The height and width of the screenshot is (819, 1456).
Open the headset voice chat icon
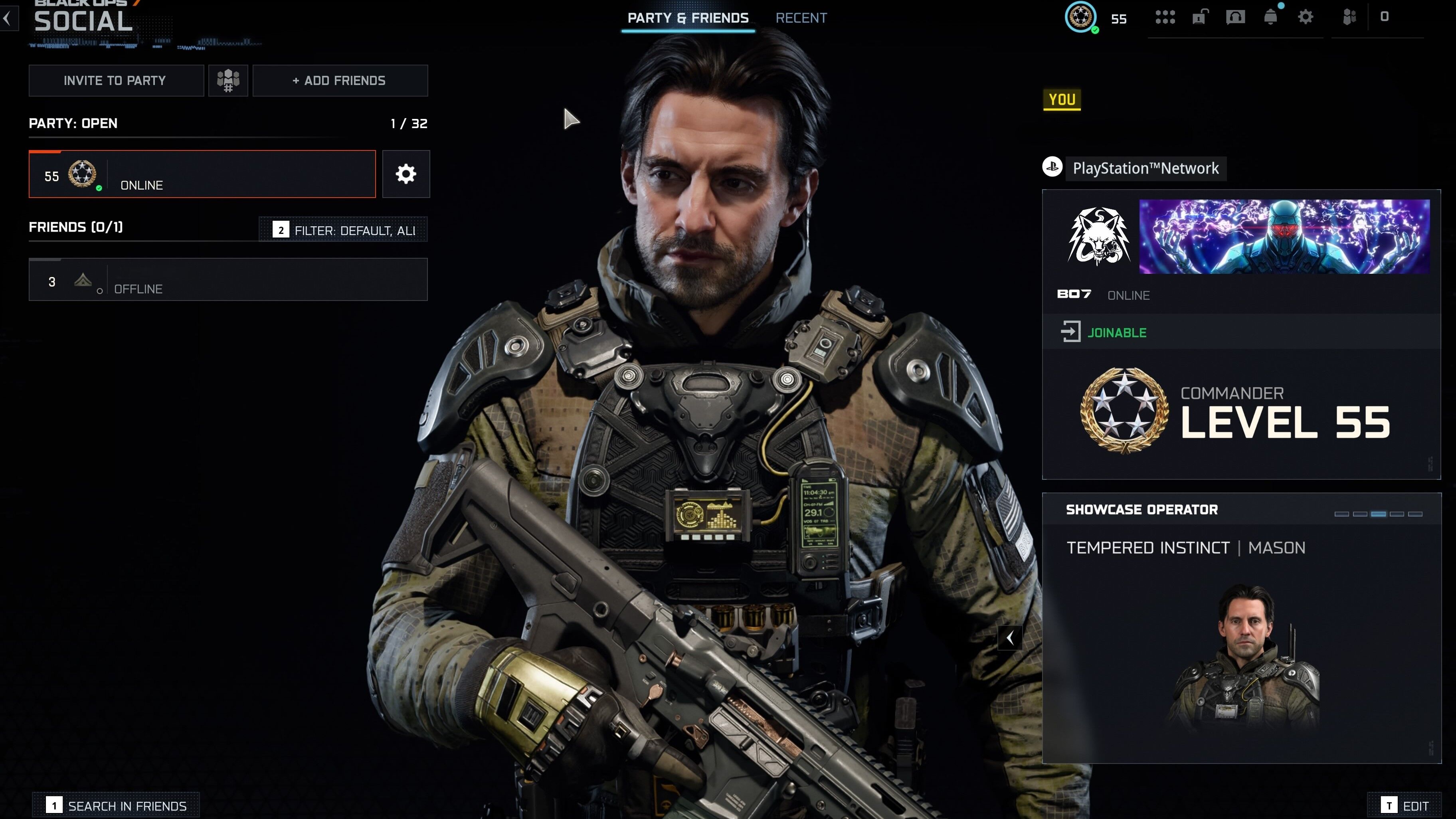tap(1235, 18)
